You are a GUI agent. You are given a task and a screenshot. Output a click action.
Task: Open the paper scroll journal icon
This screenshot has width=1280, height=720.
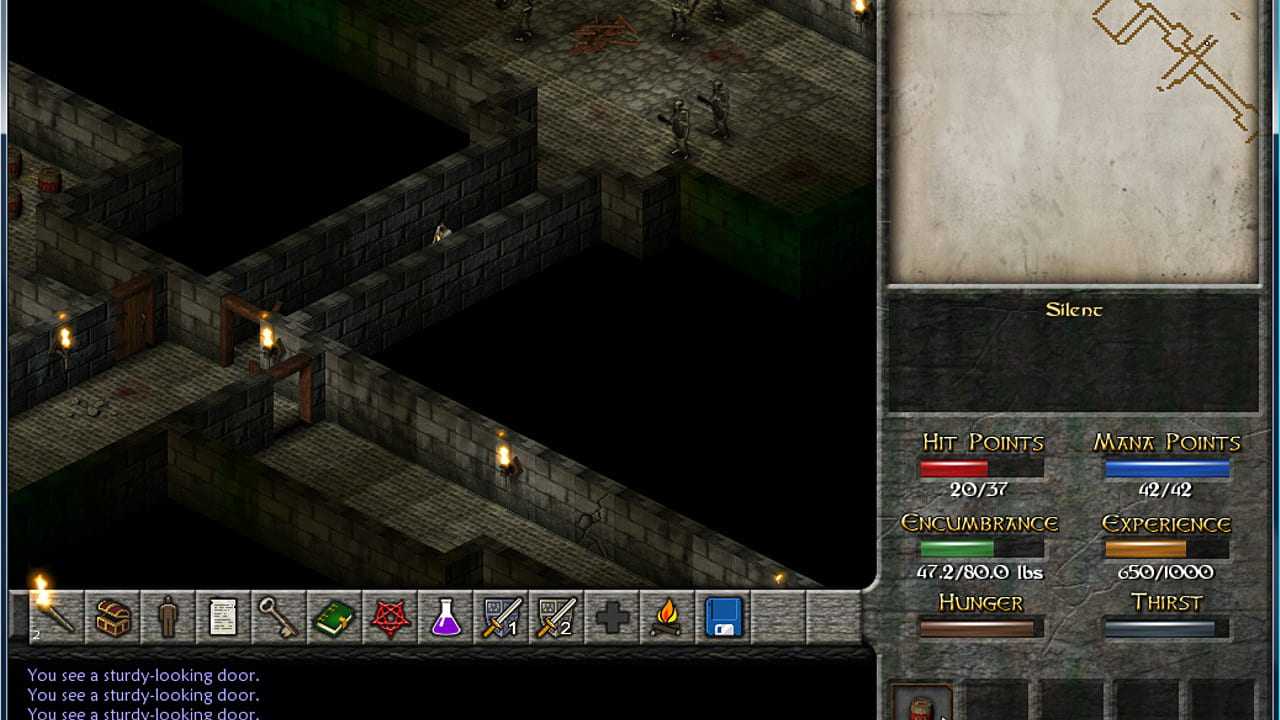[223, 617]
